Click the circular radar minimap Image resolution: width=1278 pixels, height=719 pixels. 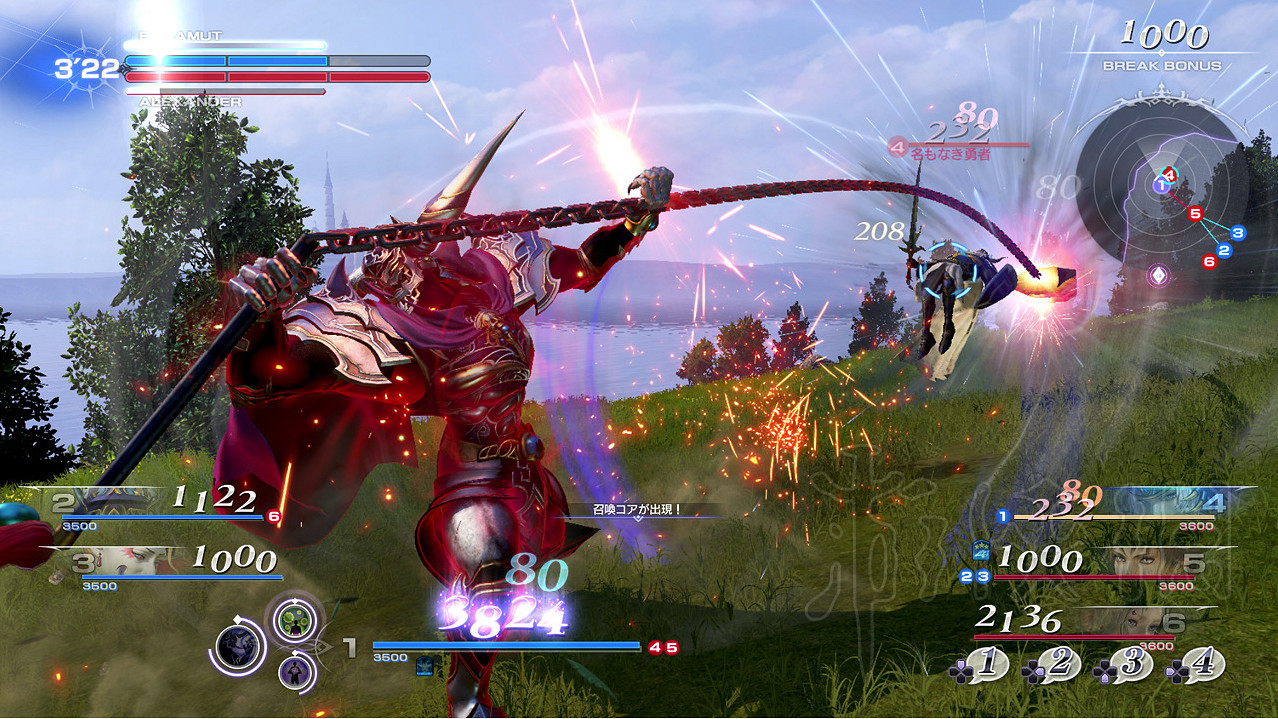(1160, 198)
